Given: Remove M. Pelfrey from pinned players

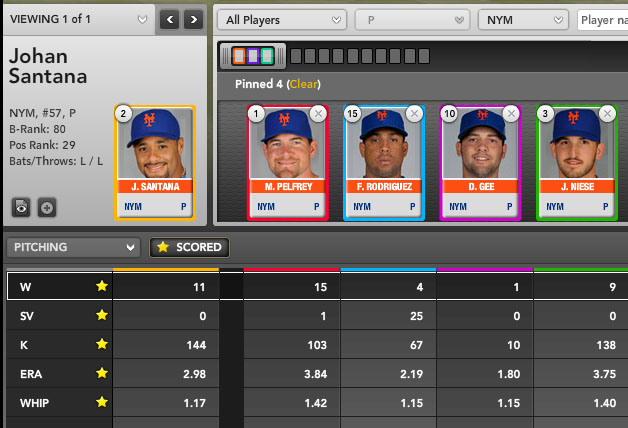Looking at the screenshot, I should [x=318, y=114].
